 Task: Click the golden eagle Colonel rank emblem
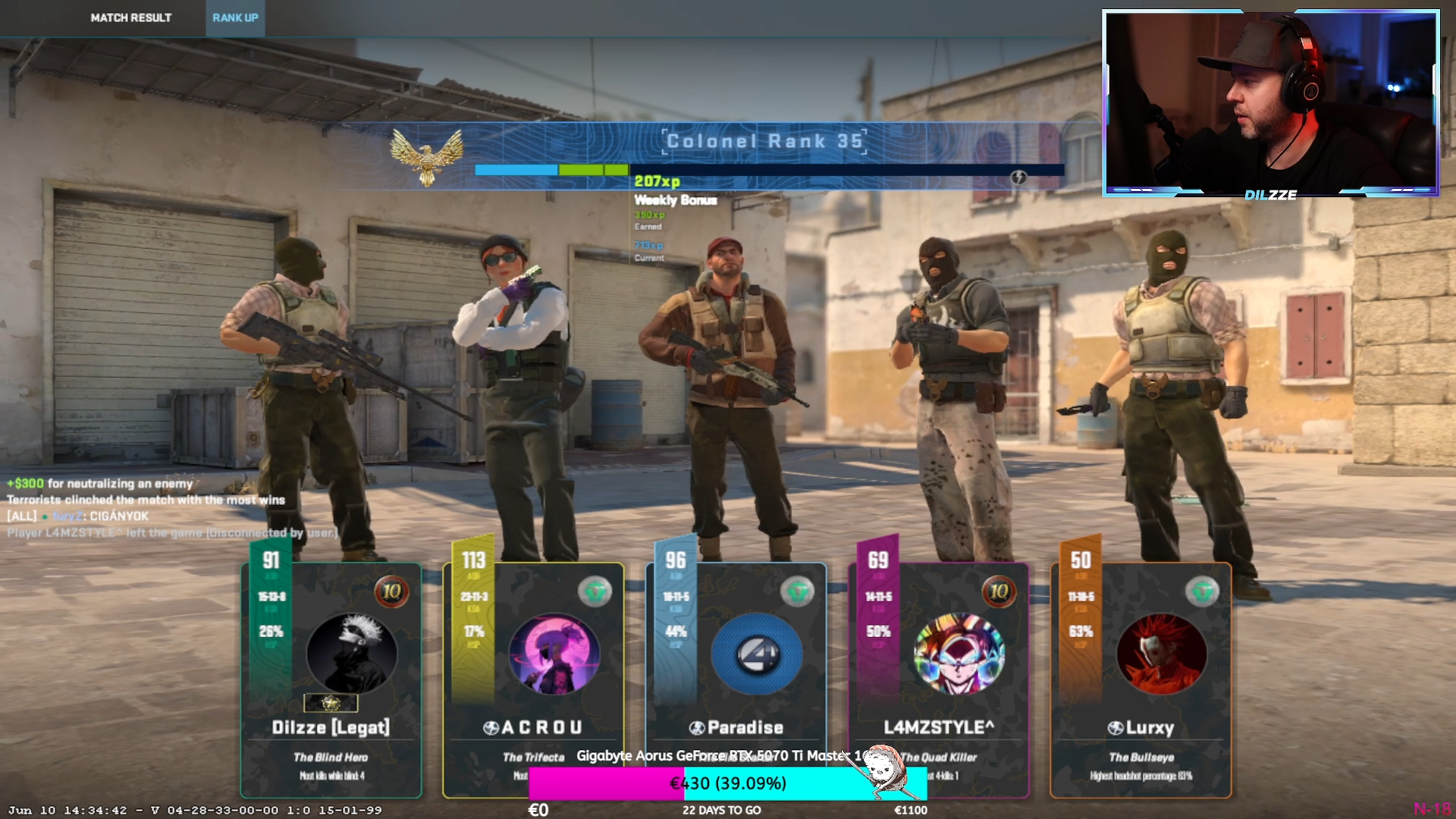tap(427, 155)
